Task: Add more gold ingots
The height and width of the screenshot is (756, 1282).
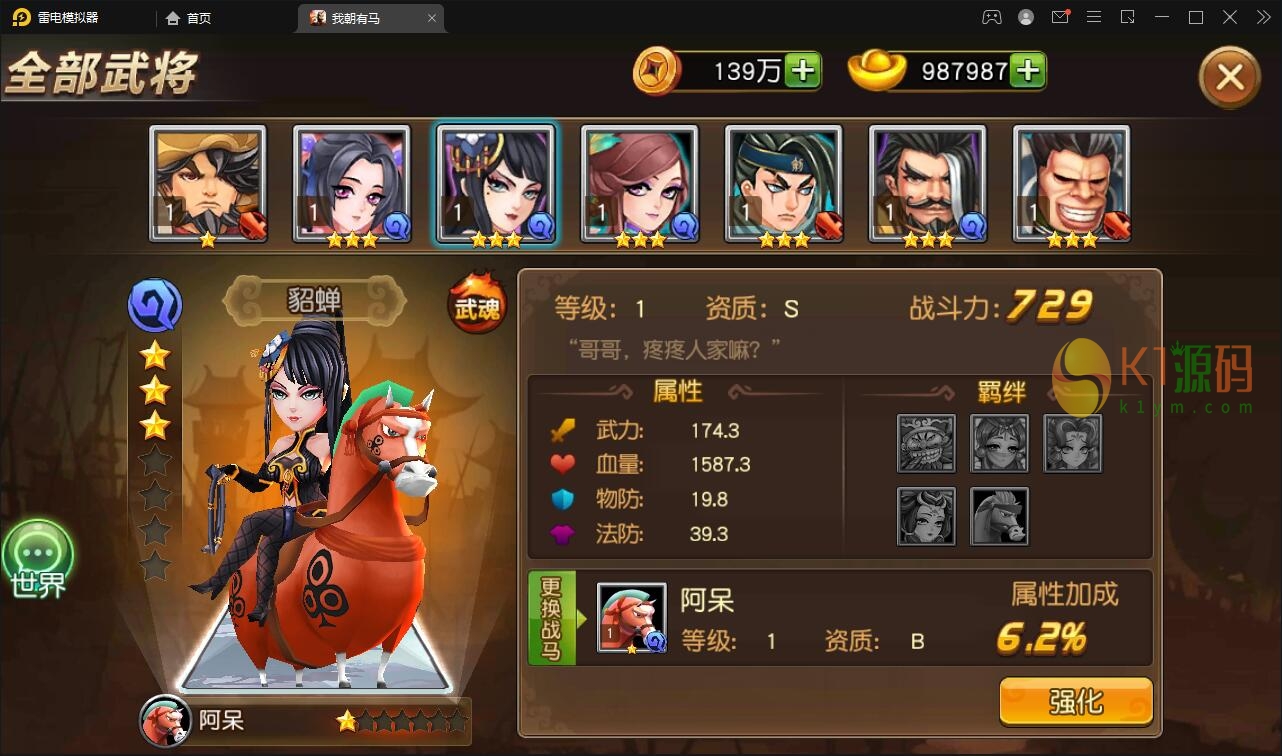Action: (x=1027, y=70)
